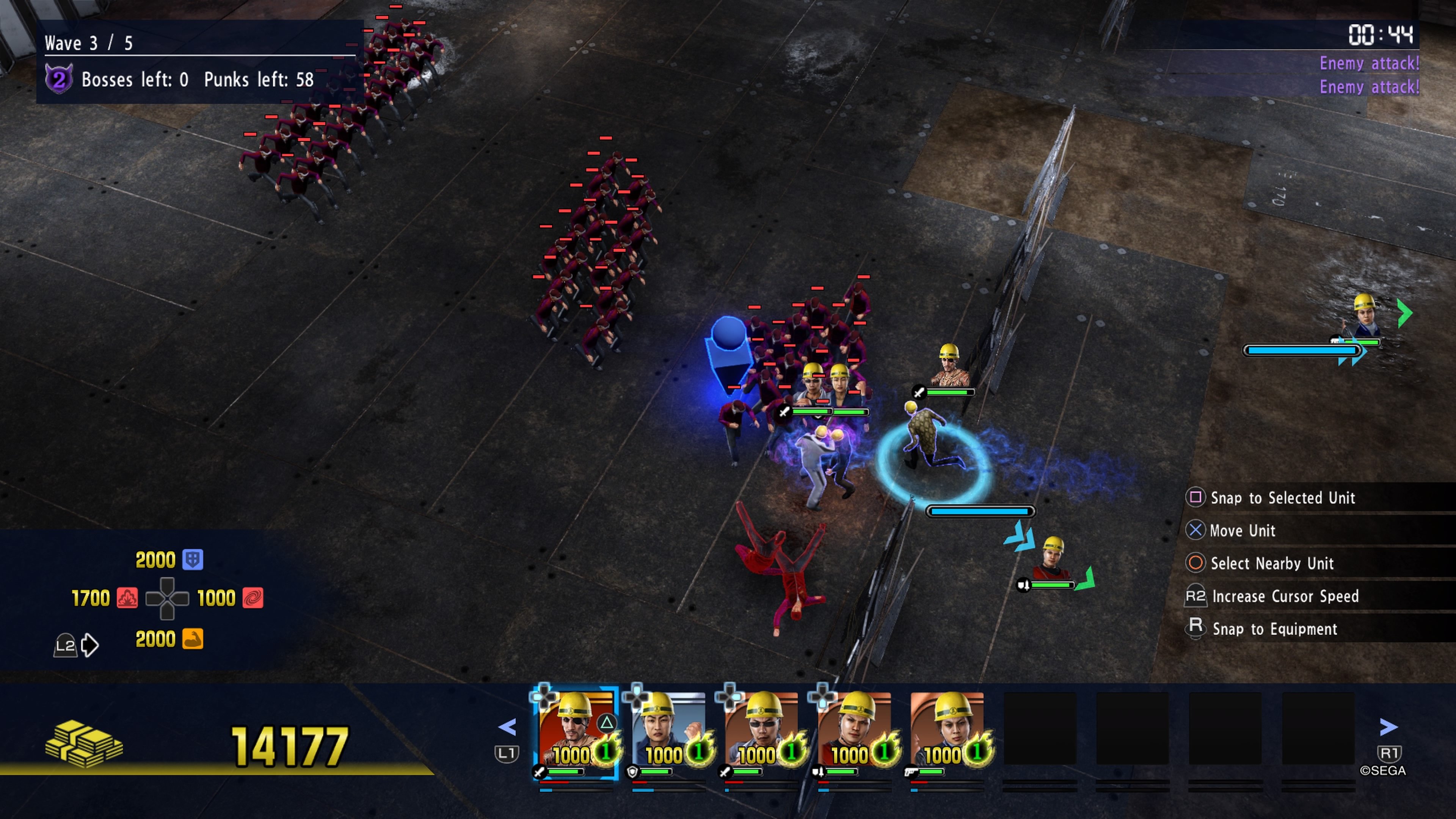Use the red explosion skill costing 1700
Image resolution: width=1456 pixels, height=819 pixels.
click(x=127, y=598)
